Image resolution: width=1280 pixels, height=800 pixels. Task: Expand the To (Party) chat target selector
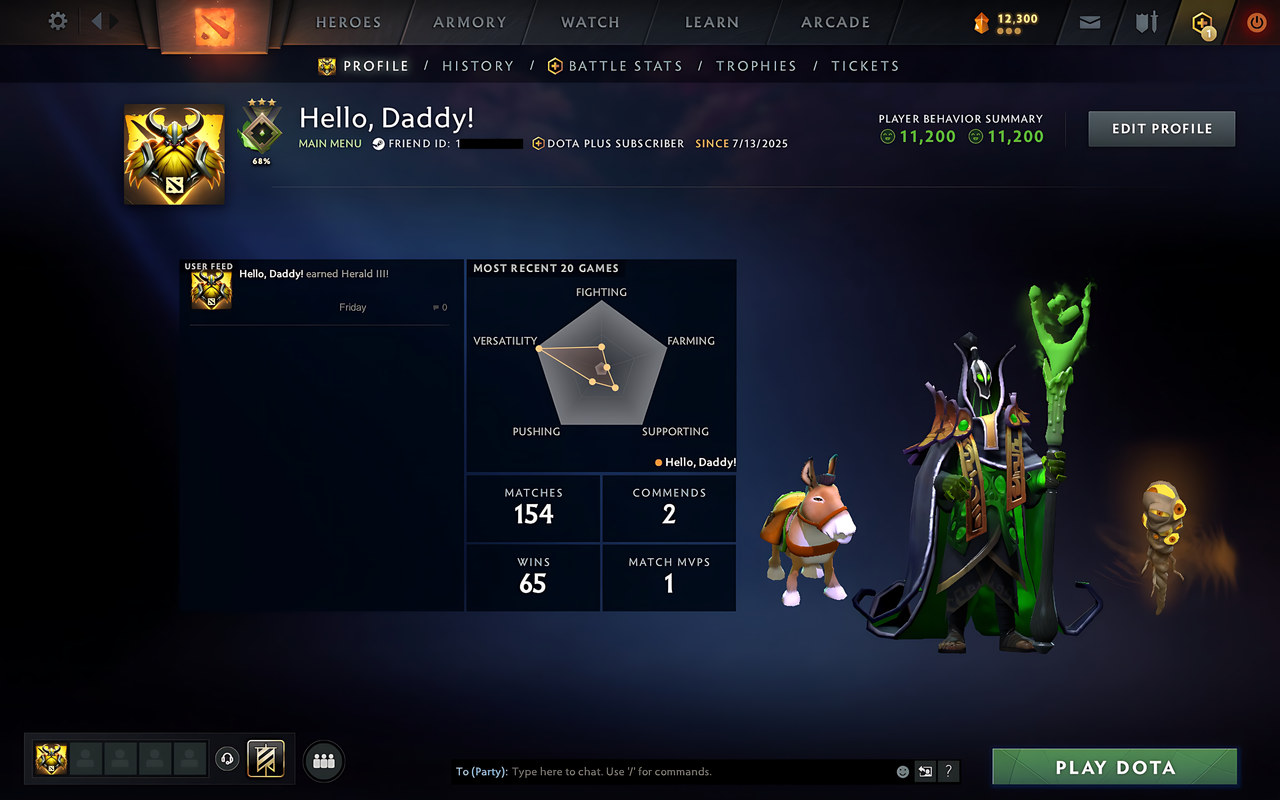[482, 771]
